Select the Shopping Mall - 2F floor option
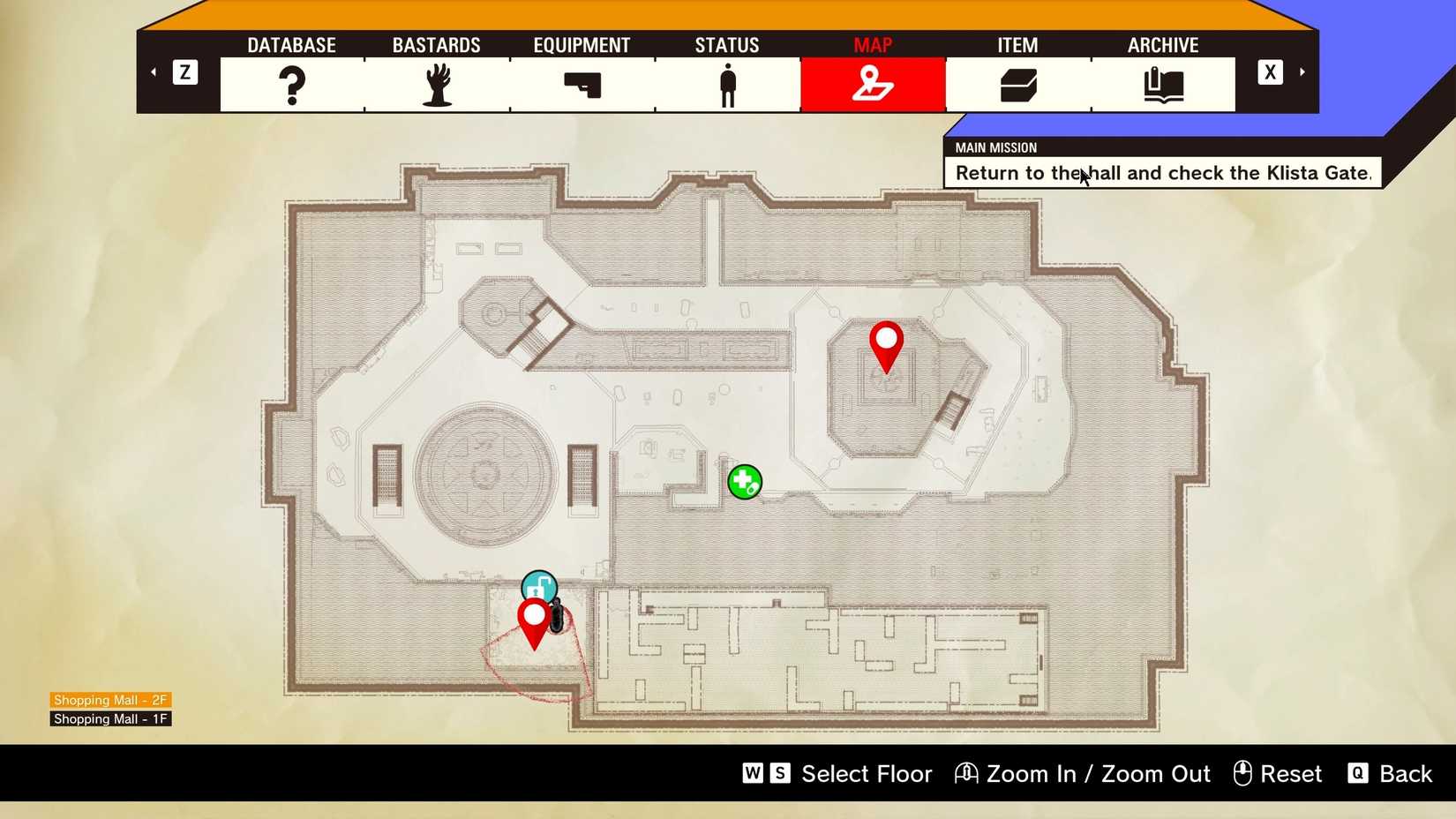The image size is (1456, 819). pos(110,699)
